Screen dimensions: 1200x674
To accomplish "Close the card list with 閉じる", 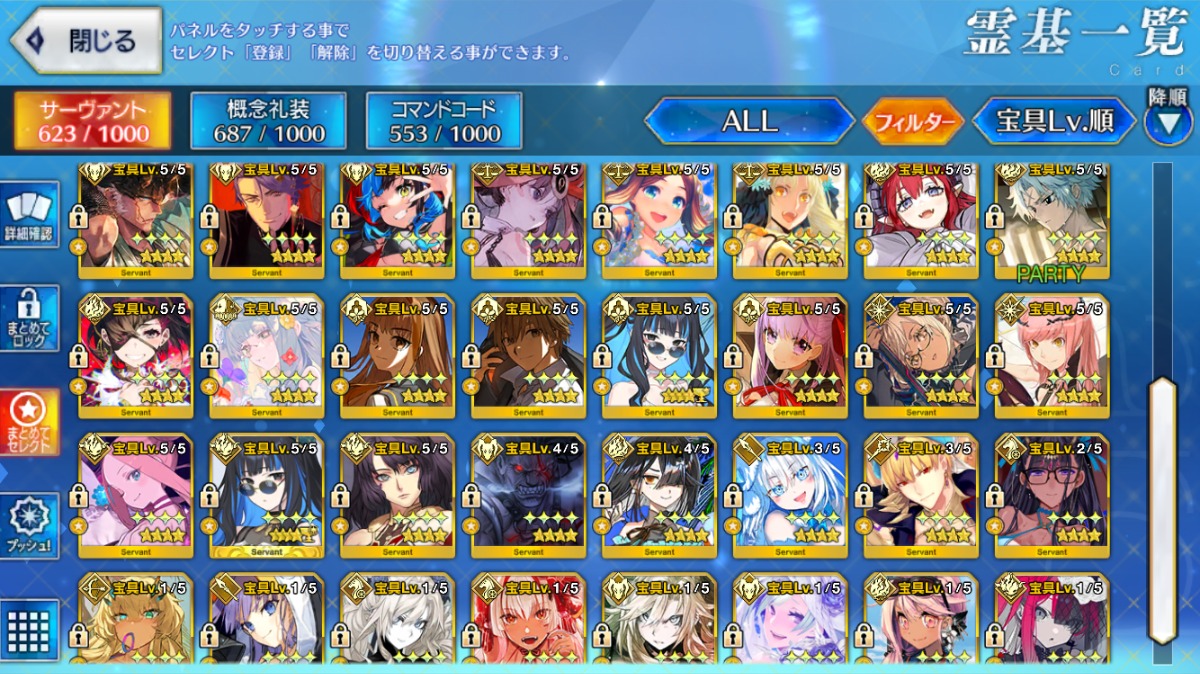I will [x=86, y=41].
